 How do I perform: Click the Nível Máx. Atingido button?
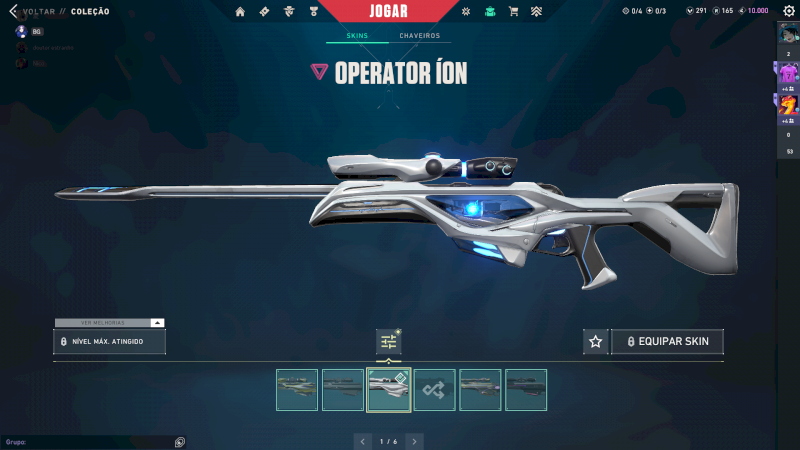point(110,342)
